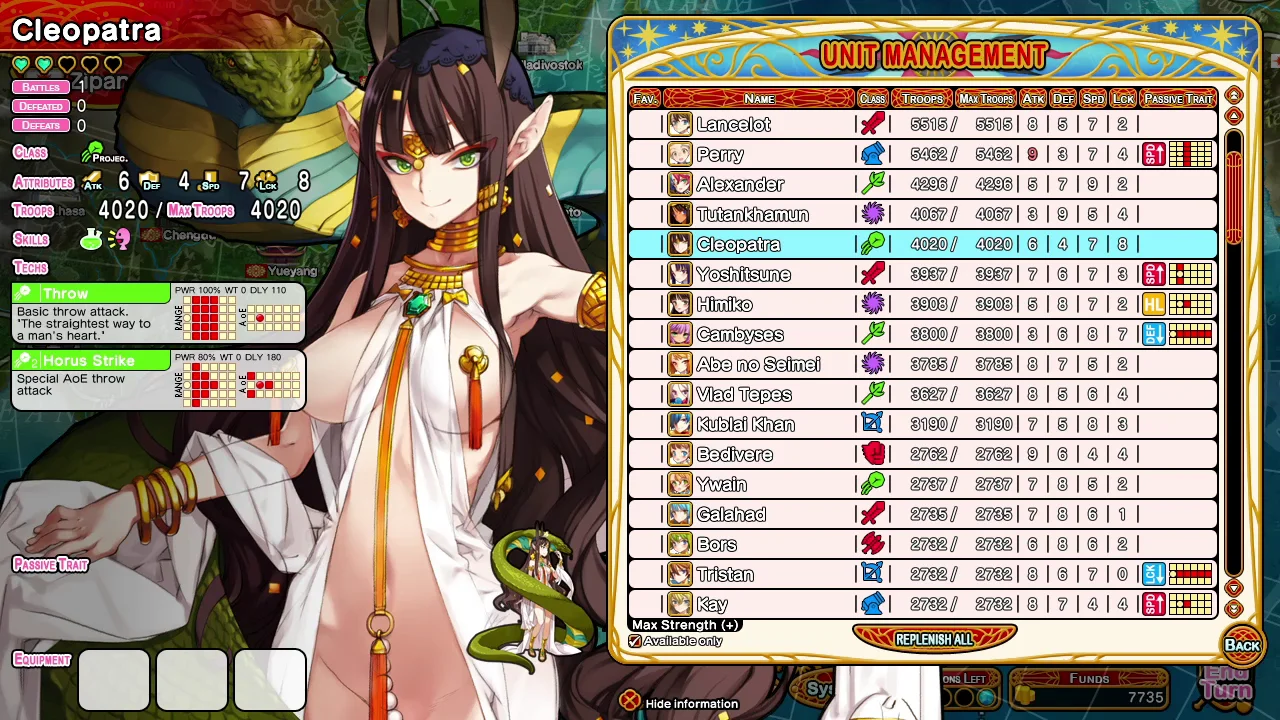Image resolution: width=1280 pixels, height=720 pixels.
Task: Sort the list by Troops column
Action: pyautogui.click(x=922, y=99)
